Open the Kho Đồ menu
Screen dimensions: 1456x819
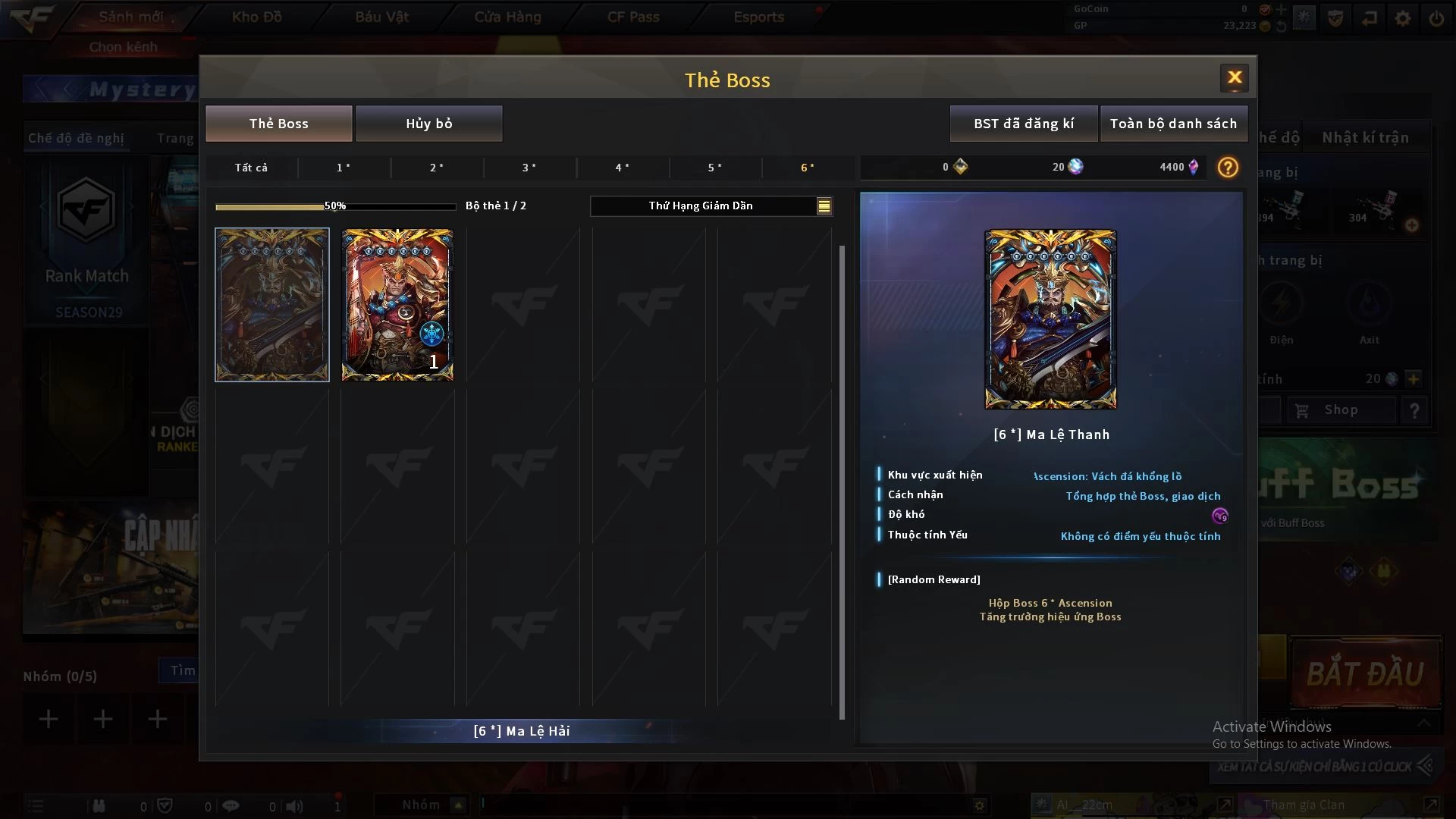(256, 17)
